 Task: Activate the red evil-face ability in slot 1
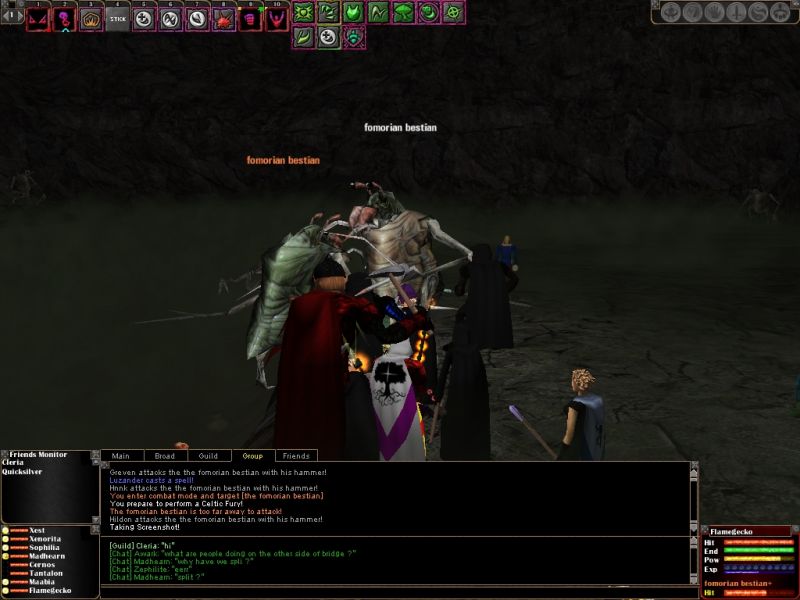[37, 18]
